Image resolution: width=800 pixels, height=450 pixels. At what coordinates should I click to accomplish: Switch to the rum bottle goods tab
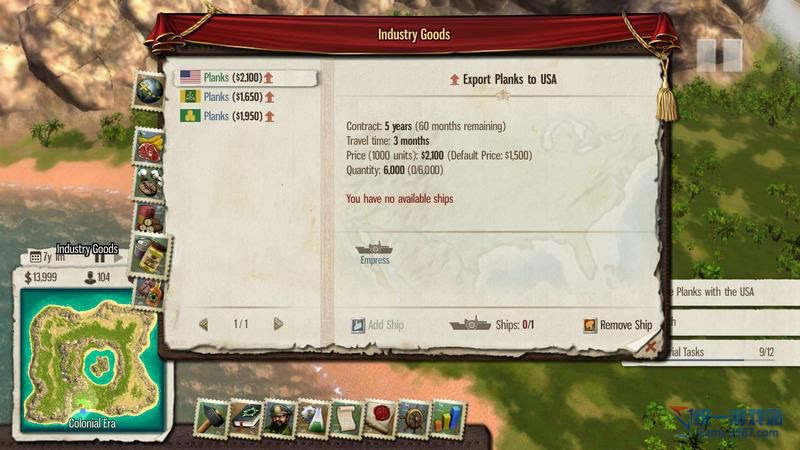coord(148,292)
